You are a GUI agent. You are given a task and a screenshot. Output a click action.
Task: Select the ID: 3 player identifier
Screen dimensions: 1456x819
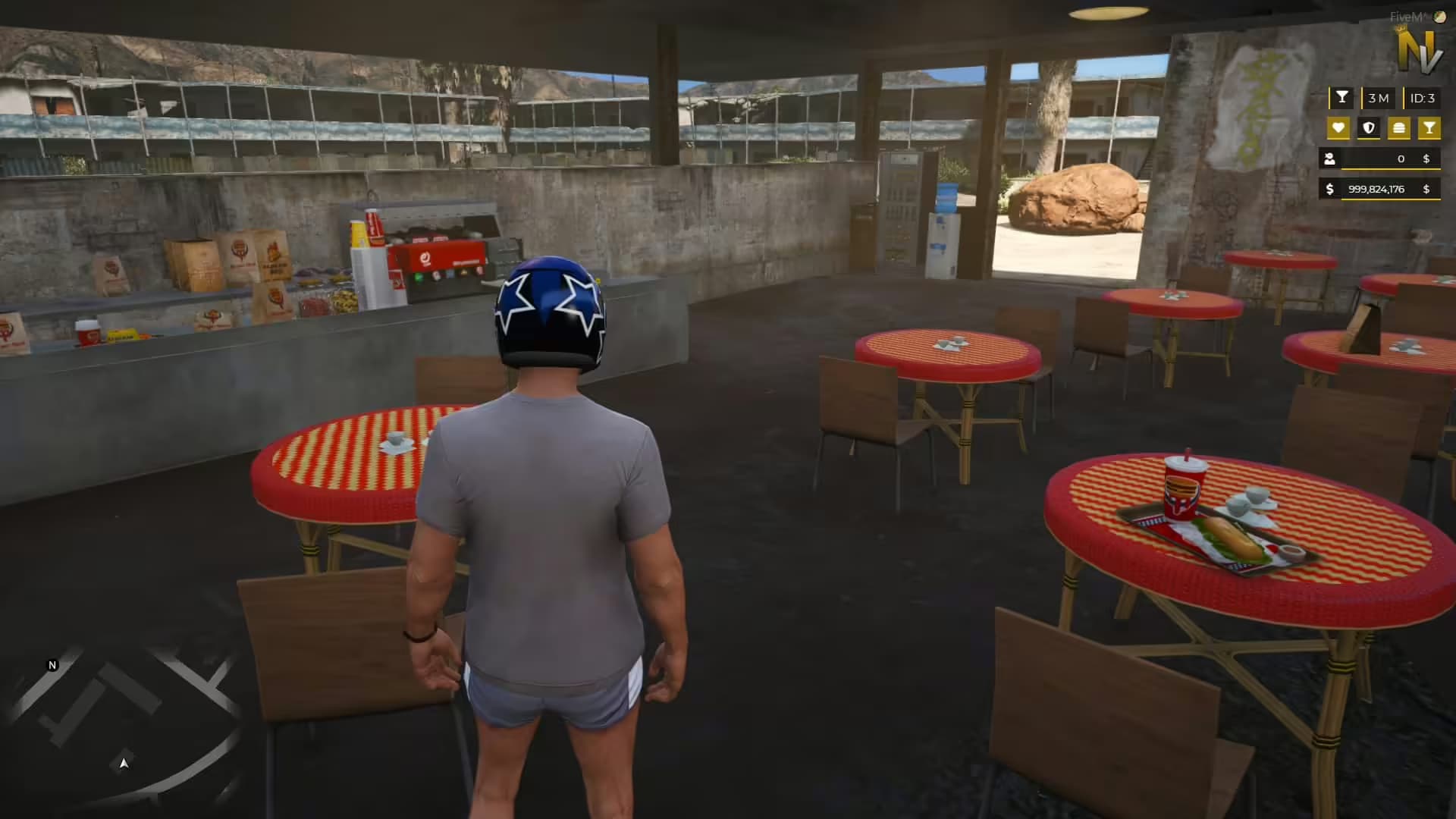[1423, 98]
